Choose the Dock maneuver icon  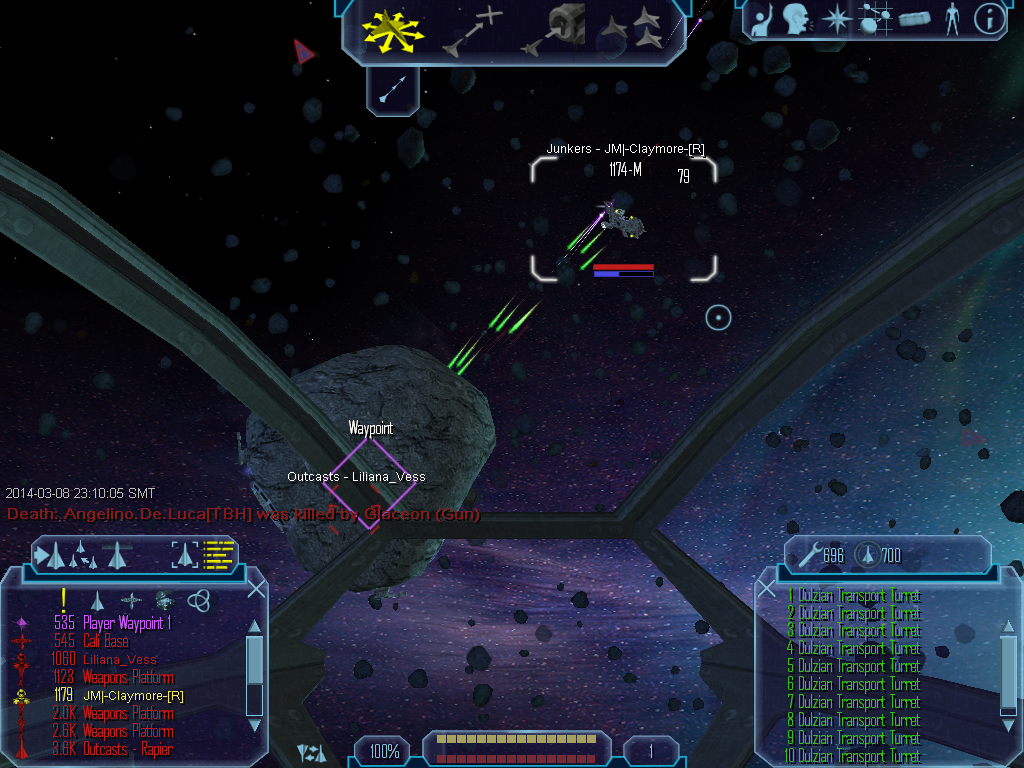pos(553,30)
